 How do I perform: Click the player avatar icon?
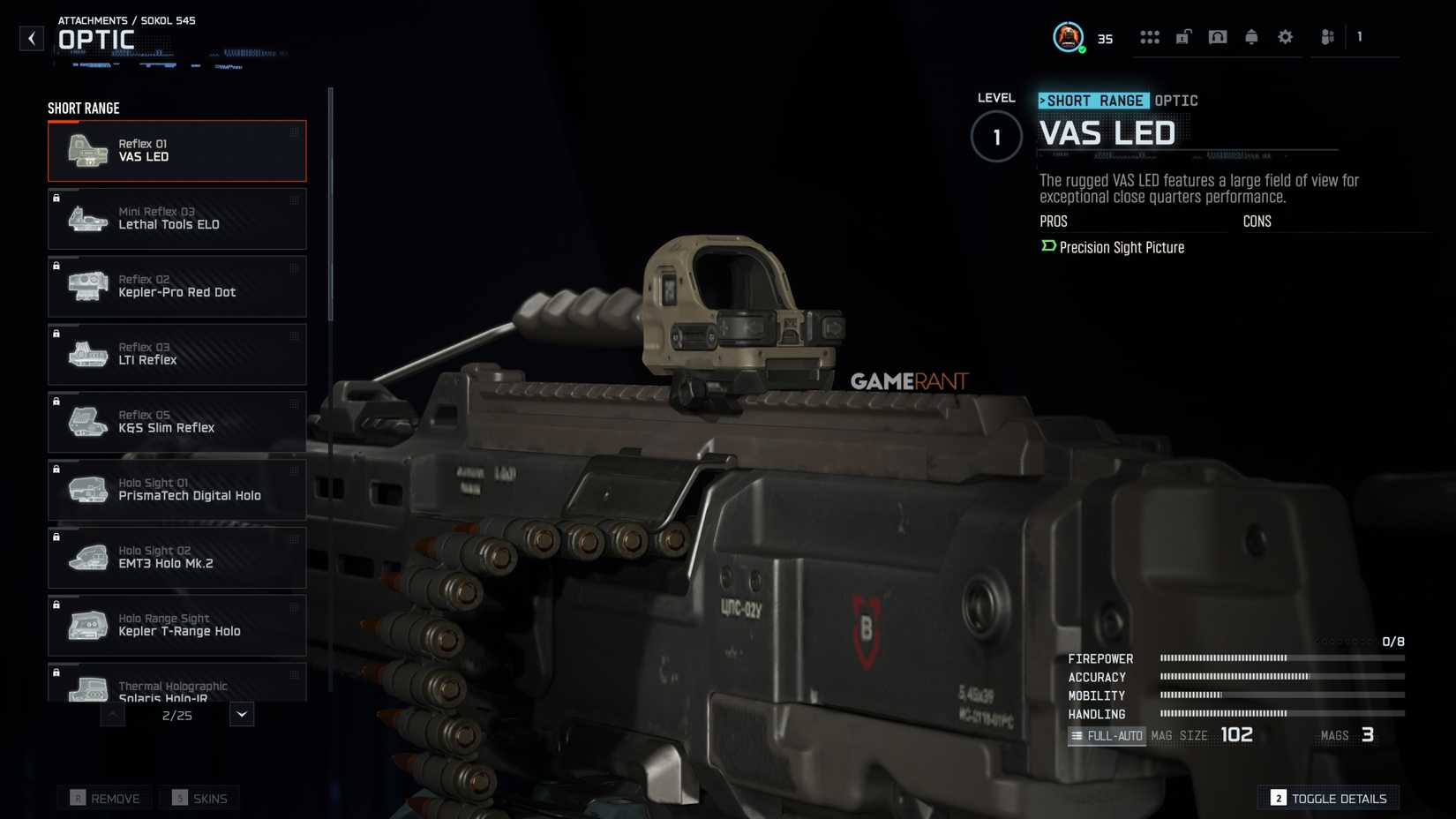[x=1069, y=37]
